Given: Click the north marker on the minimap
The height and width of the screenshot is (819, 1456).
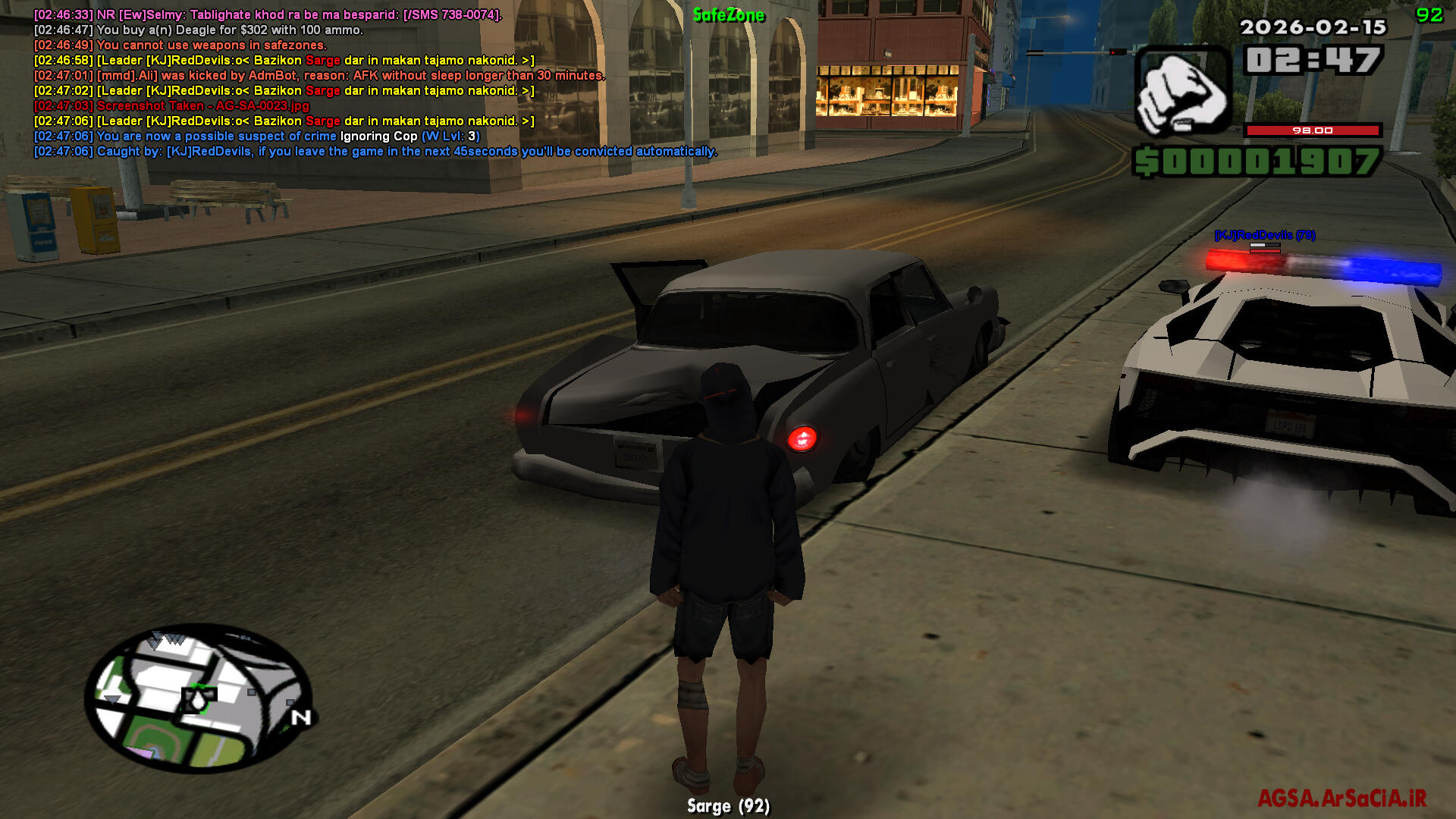Looking at the screenshot, I should point(301,717).
